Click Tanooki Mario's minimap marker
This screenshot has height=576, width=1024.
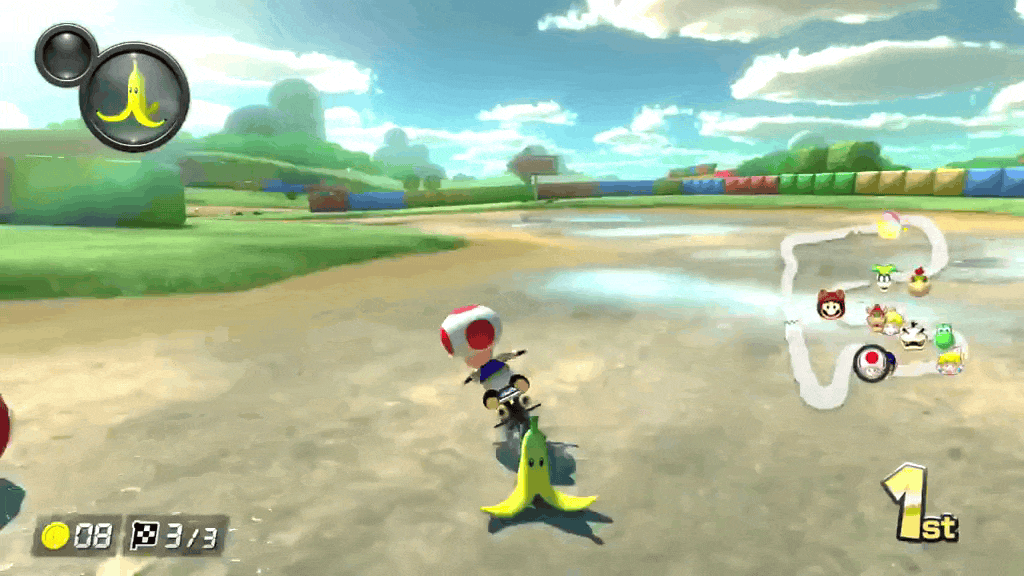[x=830, y=304]
